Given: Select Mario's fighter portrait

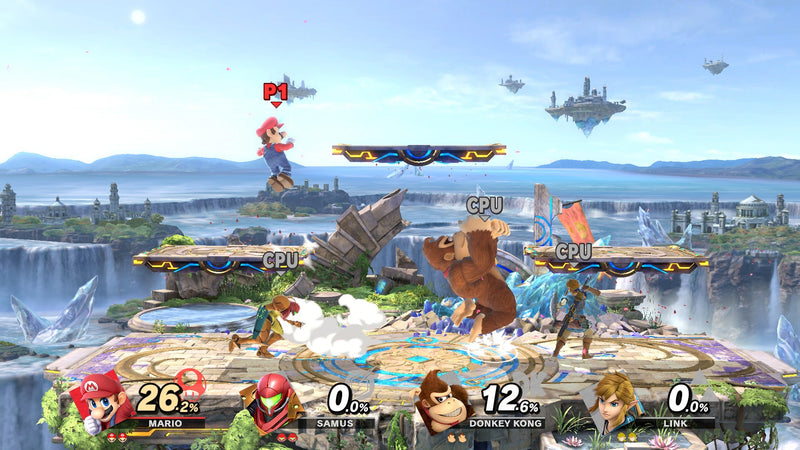Looking at the screenshot, I should click(105, 400).
